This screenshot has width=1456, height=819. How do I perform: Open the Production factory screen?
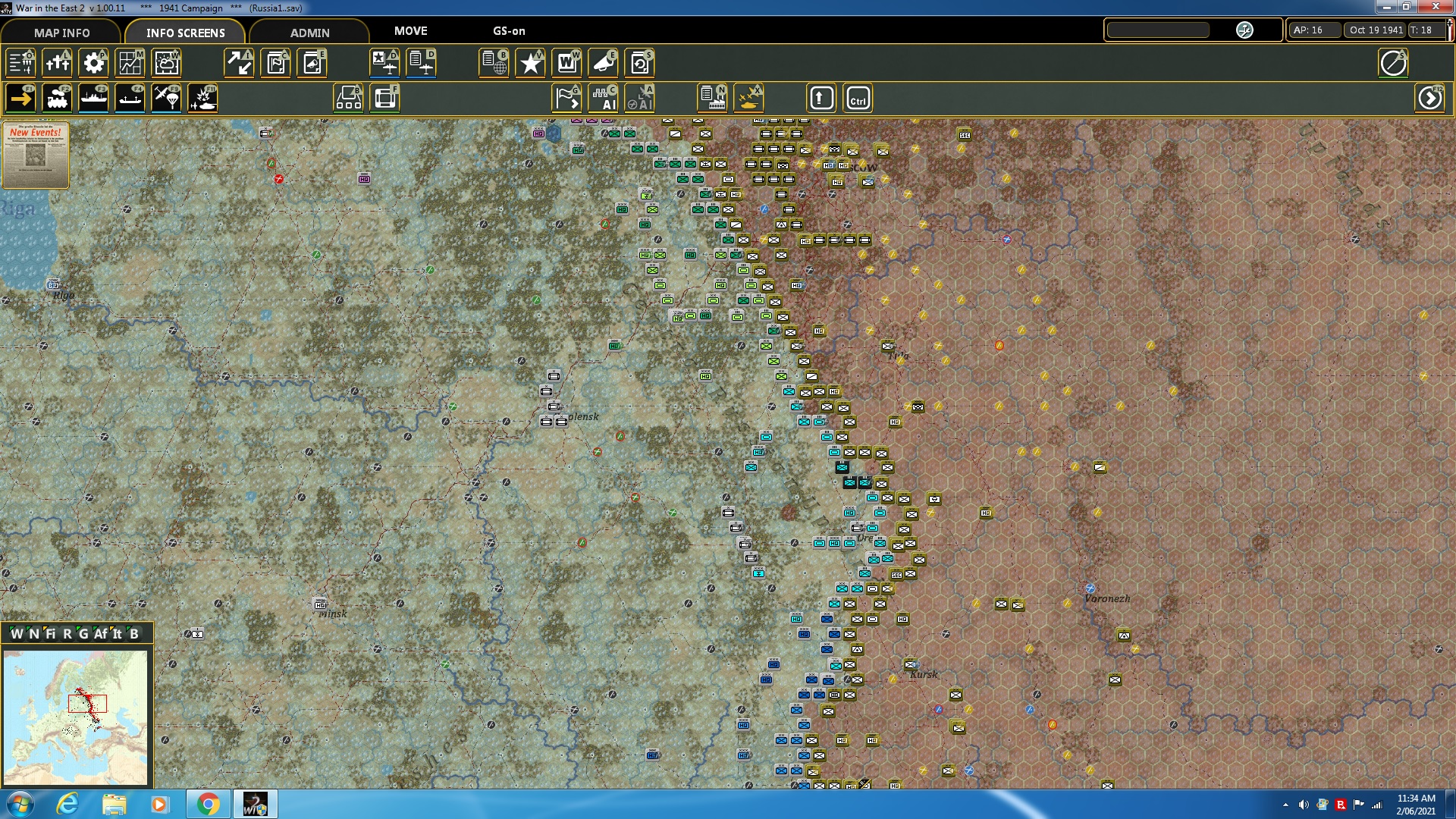[x=711, y=97]
